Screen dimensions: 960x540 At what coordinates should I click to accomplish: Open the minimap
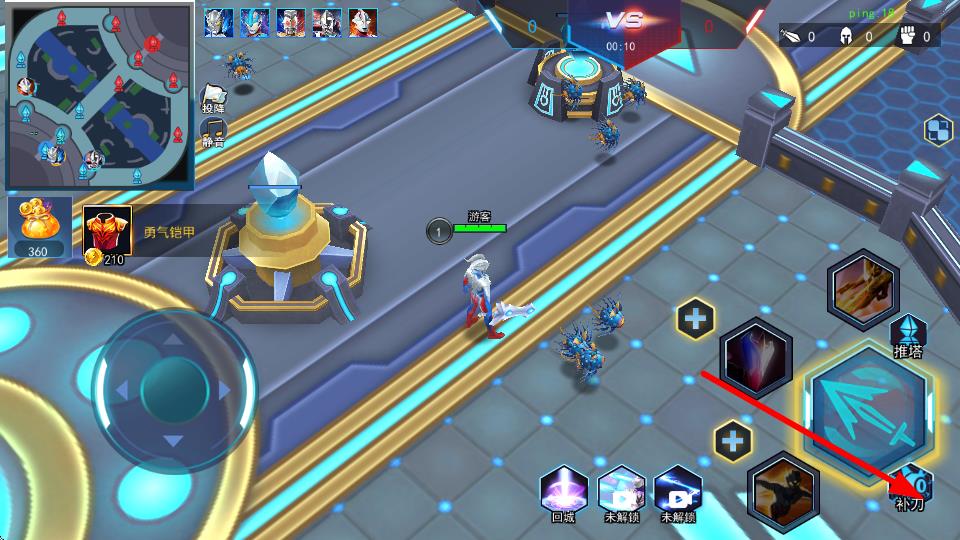click(x=99, y=95)
